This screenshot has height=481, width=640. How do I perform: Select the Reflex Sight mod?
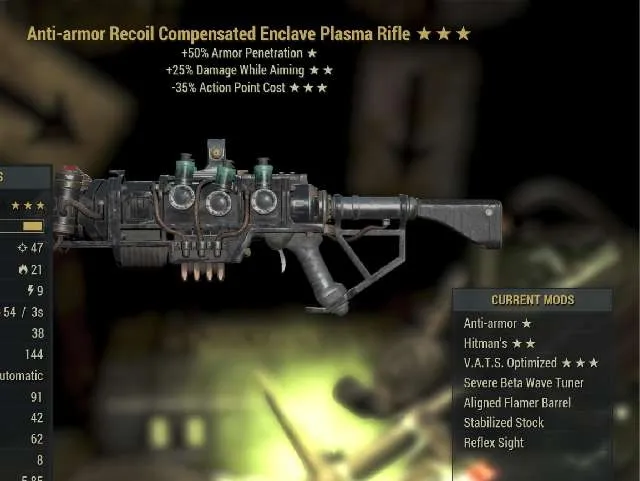coord(493,443)
